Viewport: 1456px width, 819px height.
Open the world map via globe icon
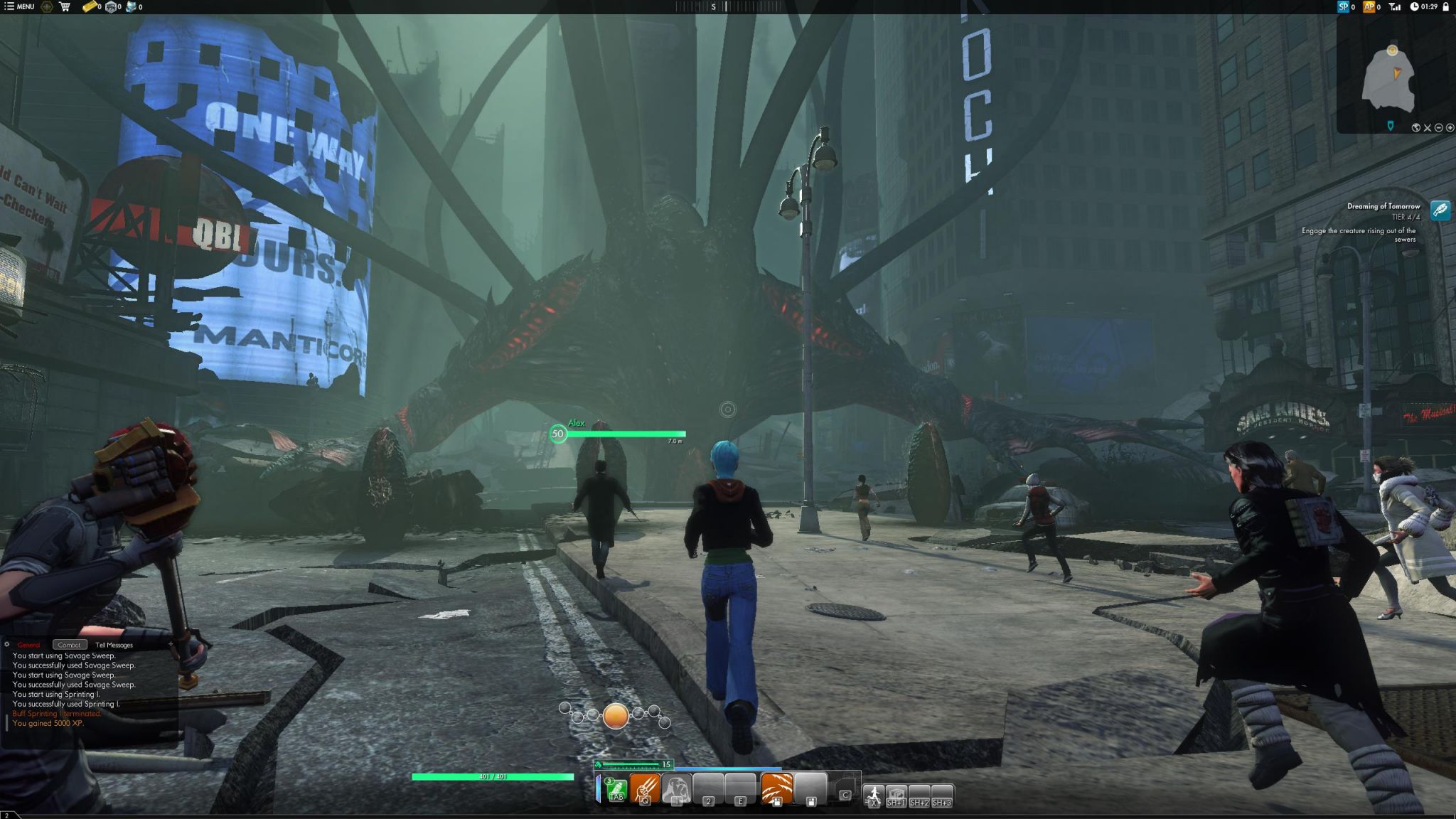(x=1415, y=128)
